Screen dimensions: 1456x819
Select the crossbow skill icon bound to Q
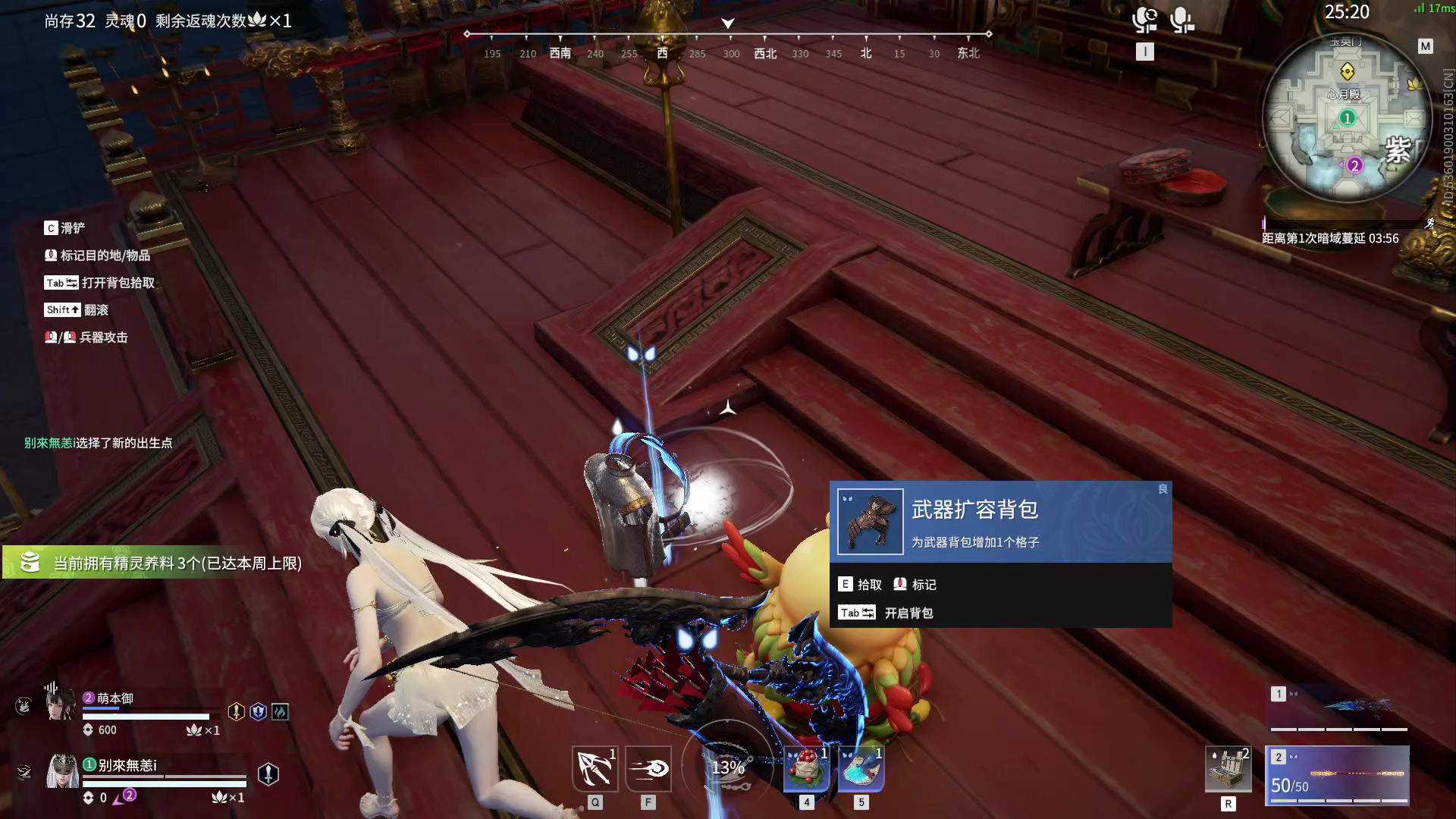coord(596,768)
